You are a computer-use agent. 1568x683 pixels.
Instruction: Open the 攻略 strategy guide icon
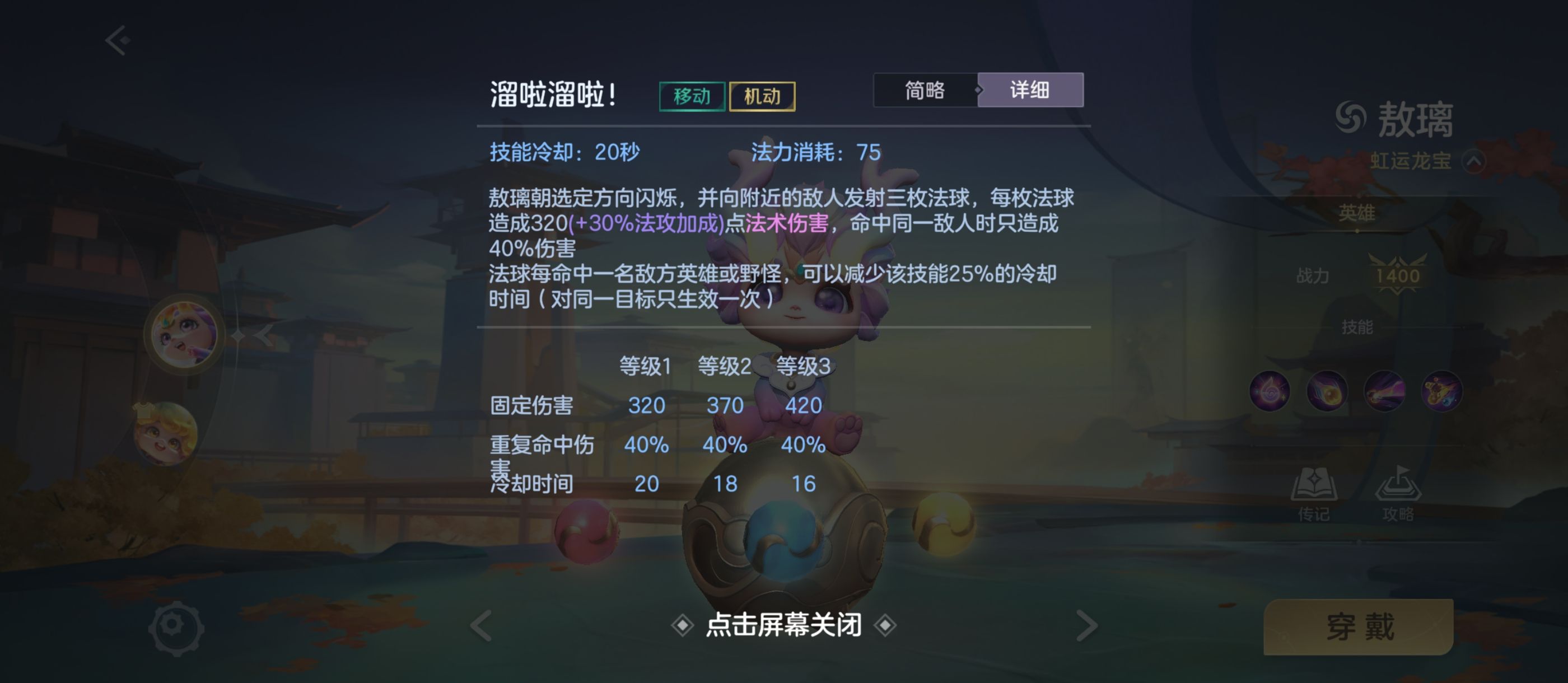[1398, 487]
